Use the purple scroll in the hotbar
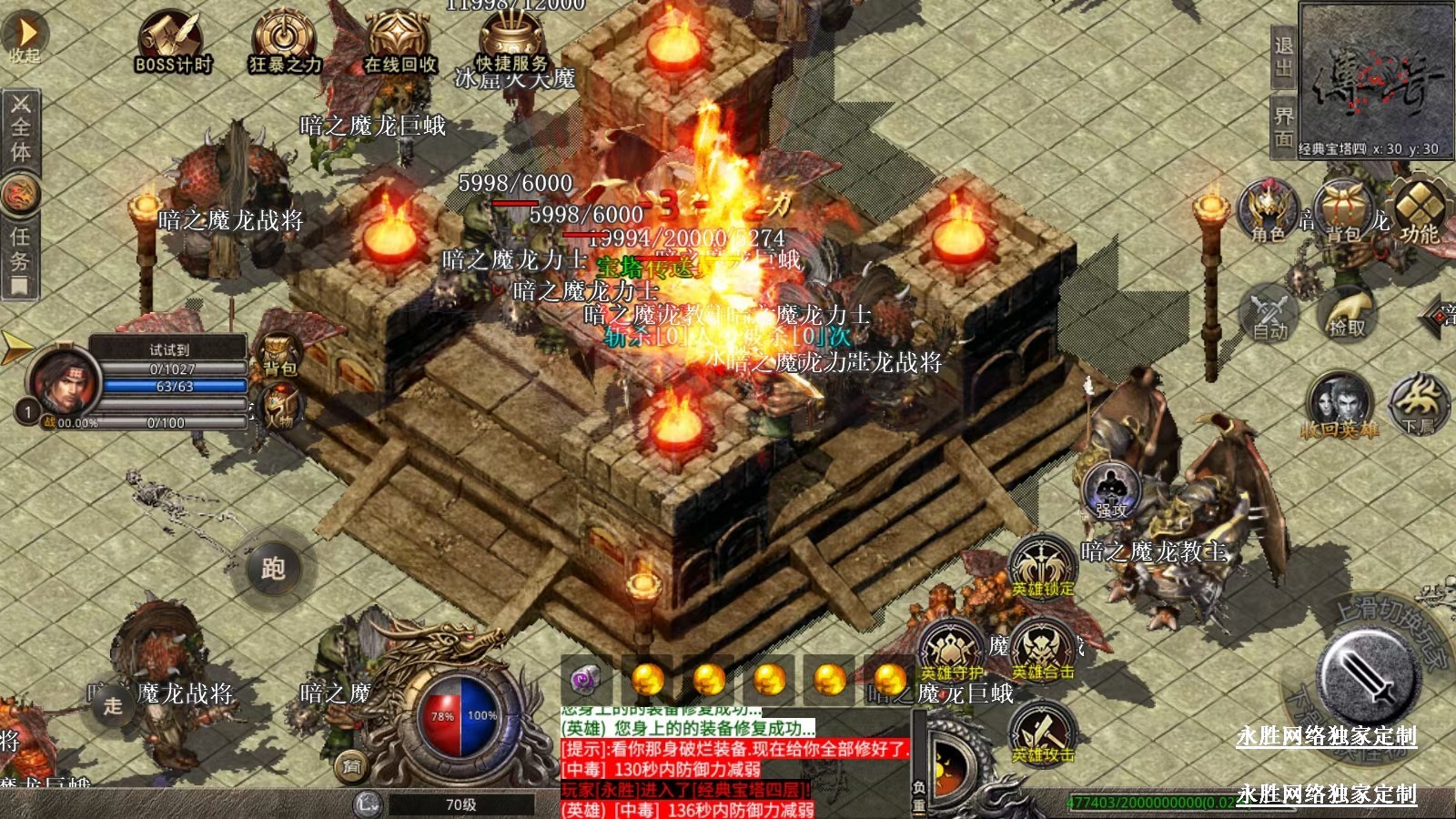Image resolution: width=1456 pixels, height=819 pixels. pos(585,679)
